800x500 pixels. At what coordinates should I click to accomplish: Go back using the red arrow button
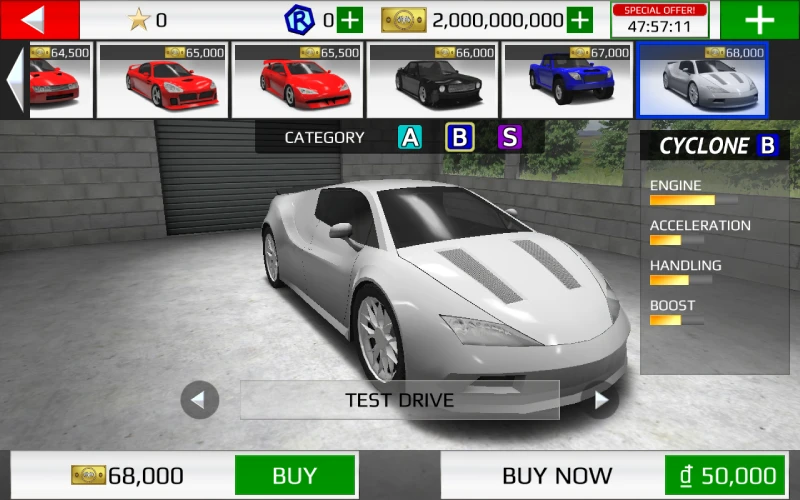pos(39,19)
